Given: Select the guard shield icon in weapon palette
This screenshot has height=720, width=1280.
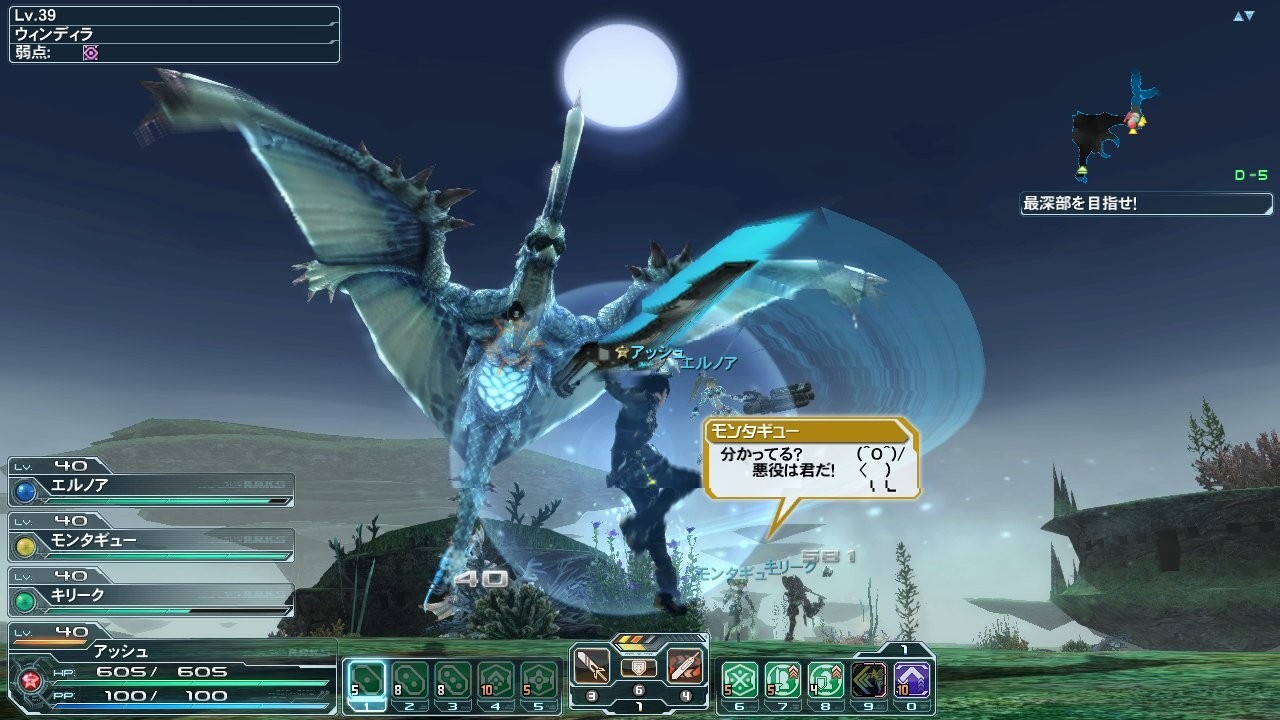Looking at the screenshot, I should (639, 667).
